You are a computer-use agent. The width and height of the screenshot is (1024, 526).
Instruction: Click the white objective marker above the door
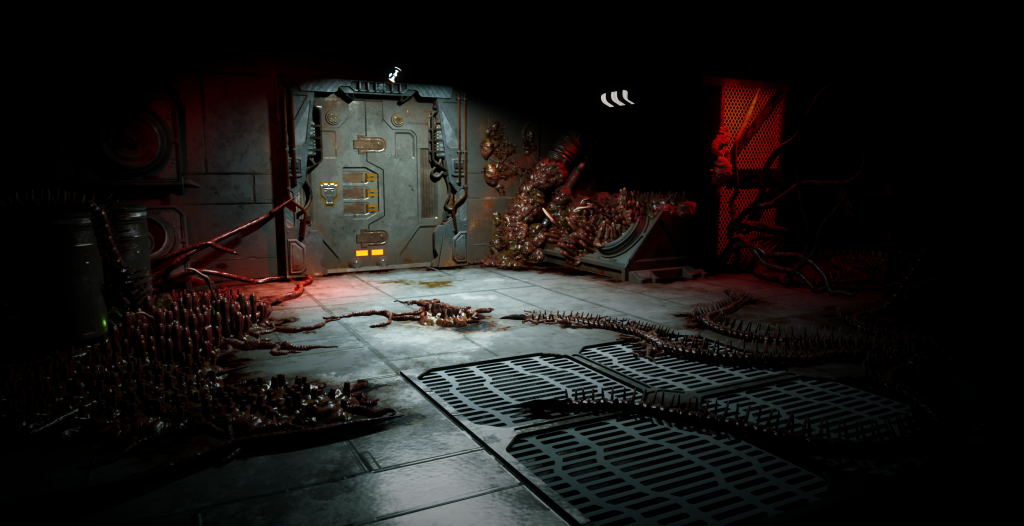395,74
